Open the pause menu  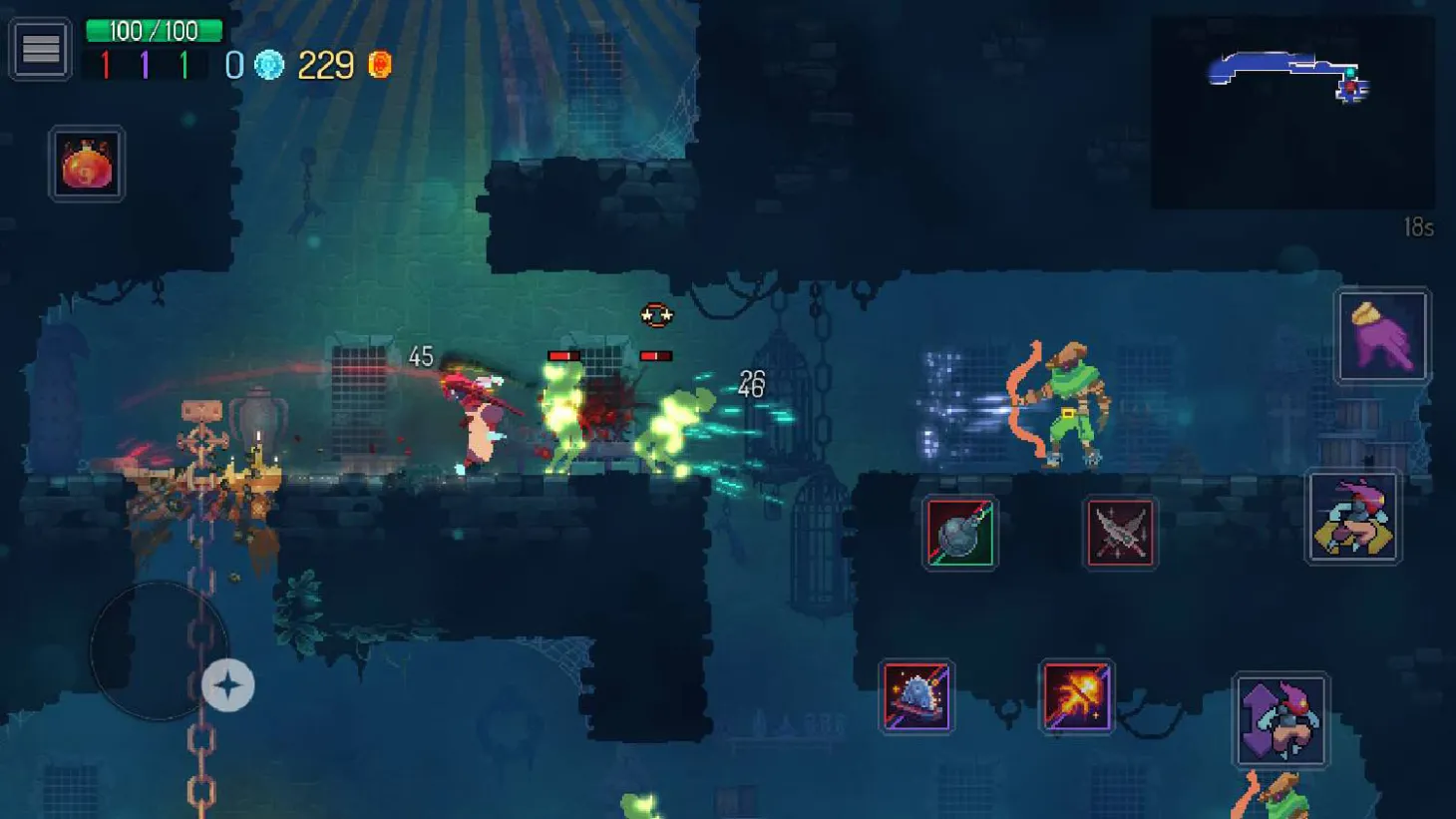(40, 48)
